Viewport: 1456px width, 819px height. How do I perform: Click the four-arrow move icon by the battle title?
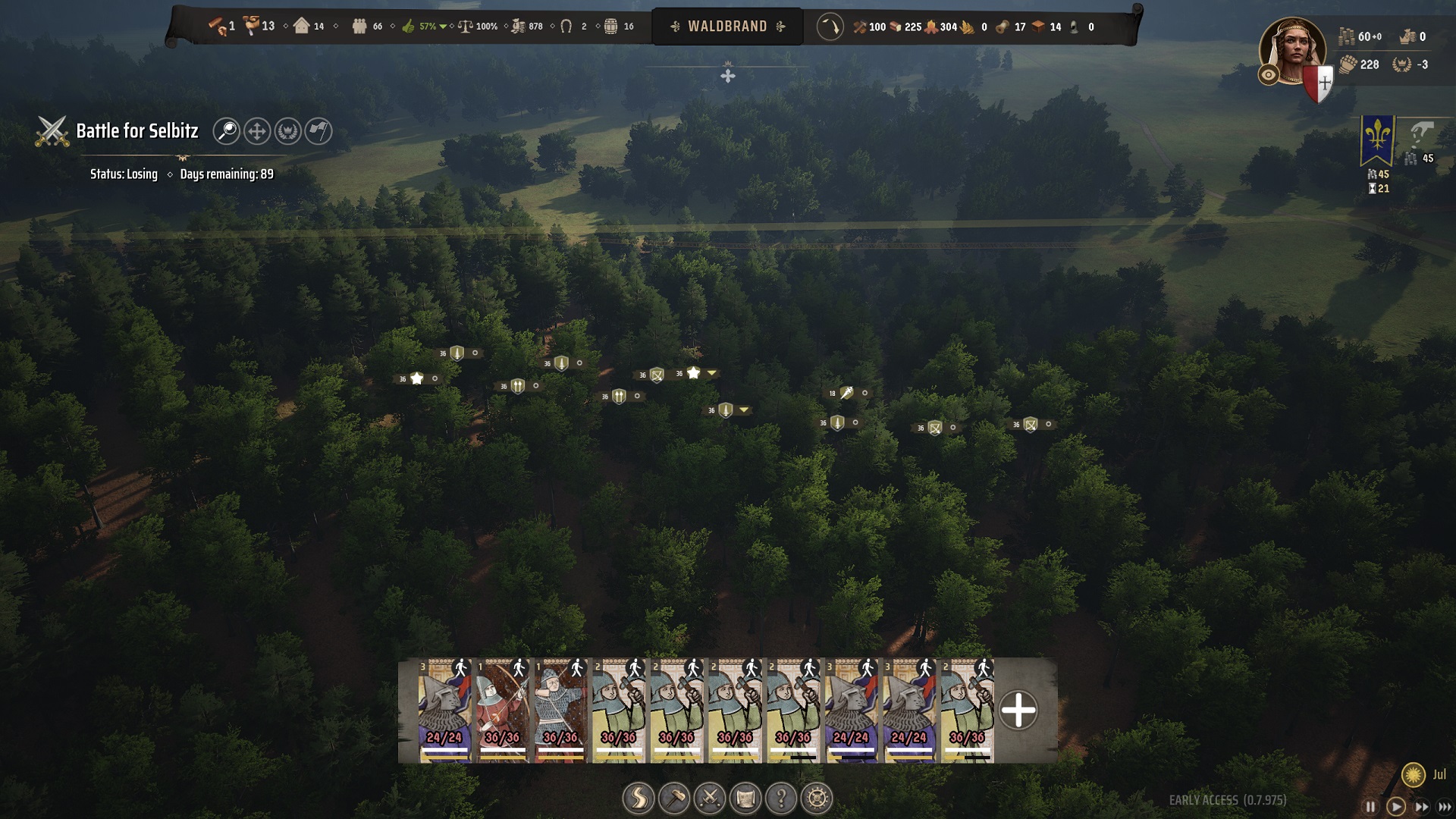tap(257, 131)
